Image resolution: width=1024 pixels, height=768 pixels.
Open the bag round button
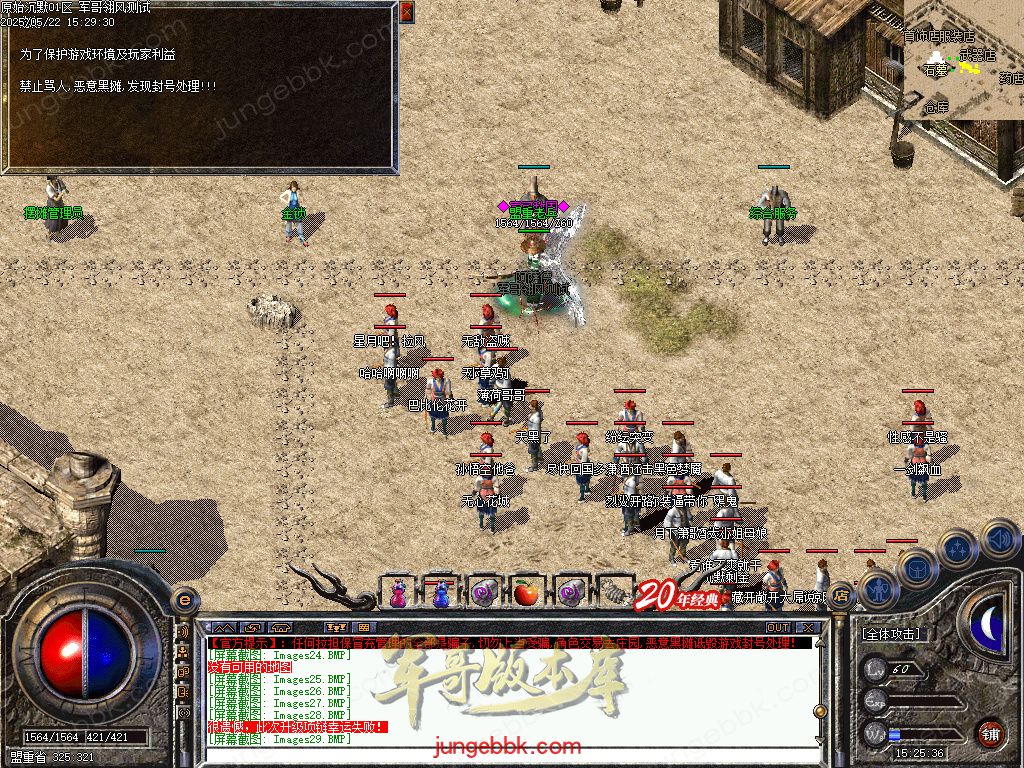[916, 568]
